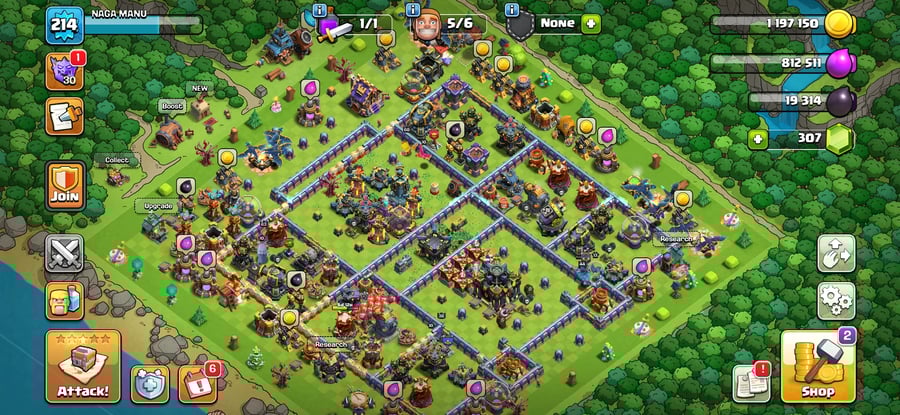
Task: Add a shield using the plus button
Action: click(x=591, y=22)
